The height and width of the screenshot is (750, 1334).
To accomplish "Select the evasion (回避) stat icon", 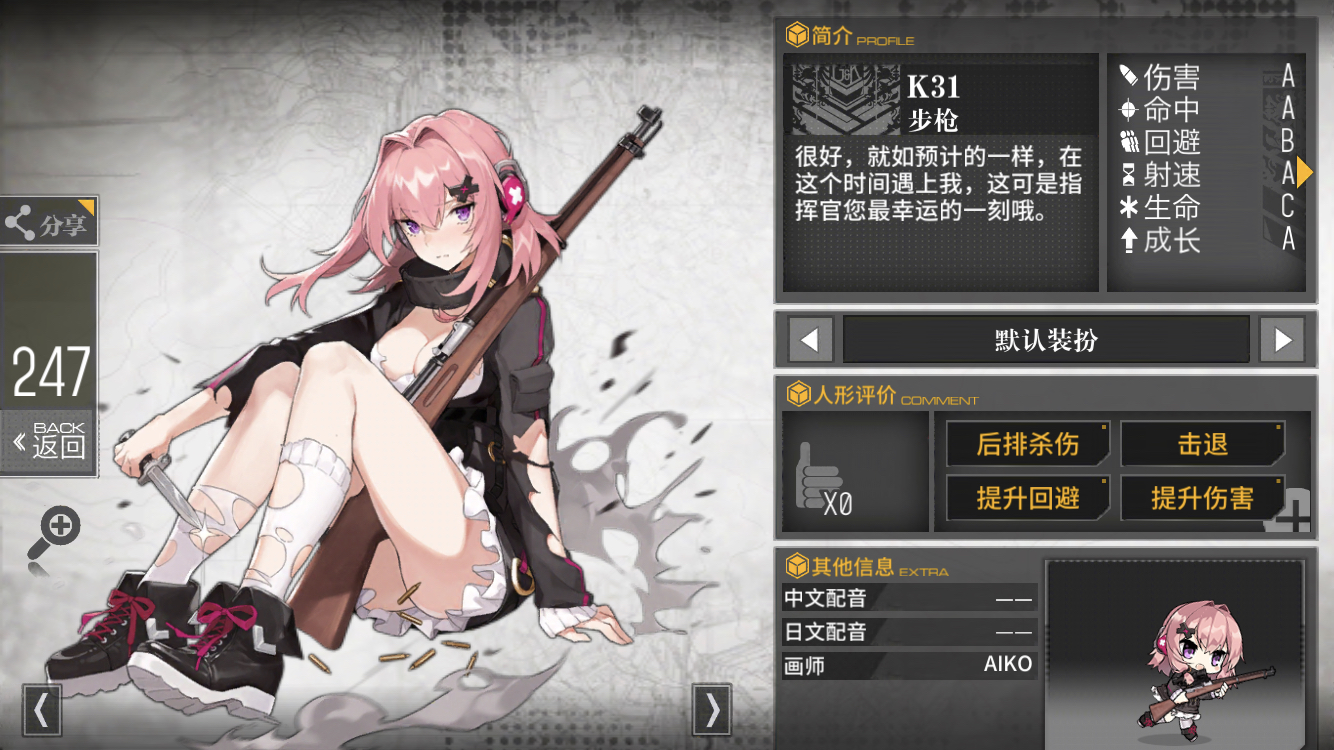I will 1128,142.
